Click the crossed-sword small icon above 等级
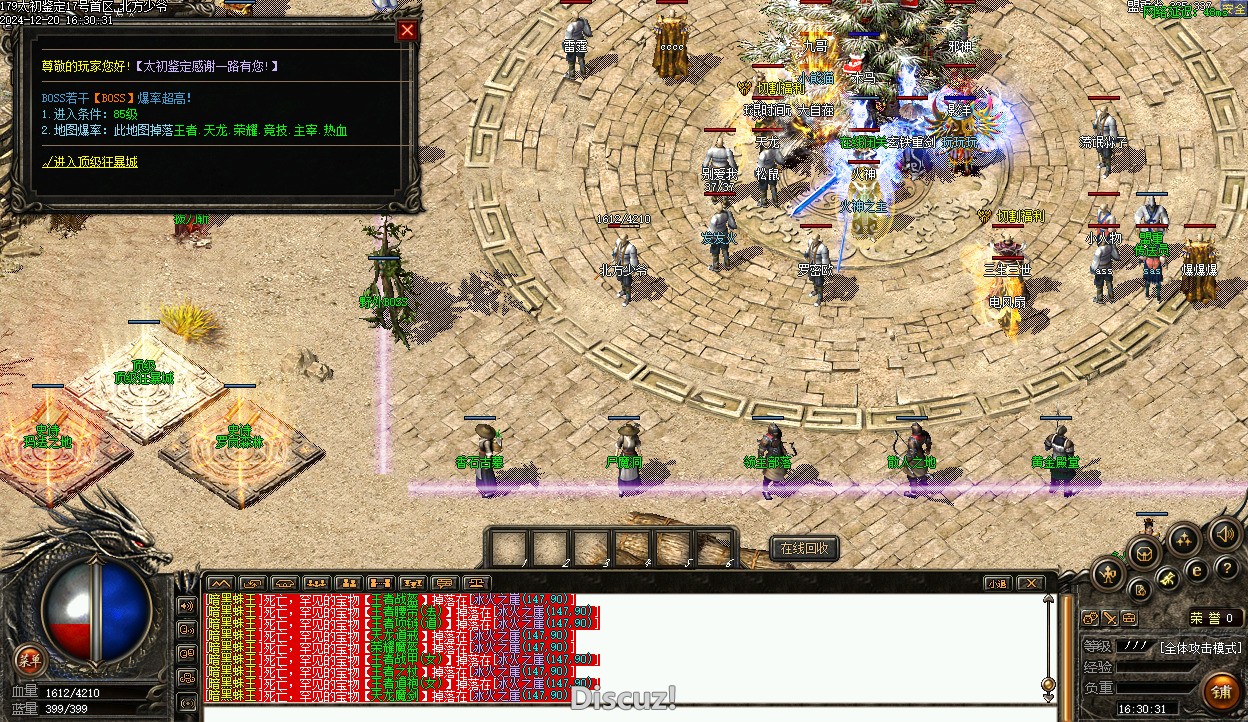The image size is (1248, 722). point(1109,618)
